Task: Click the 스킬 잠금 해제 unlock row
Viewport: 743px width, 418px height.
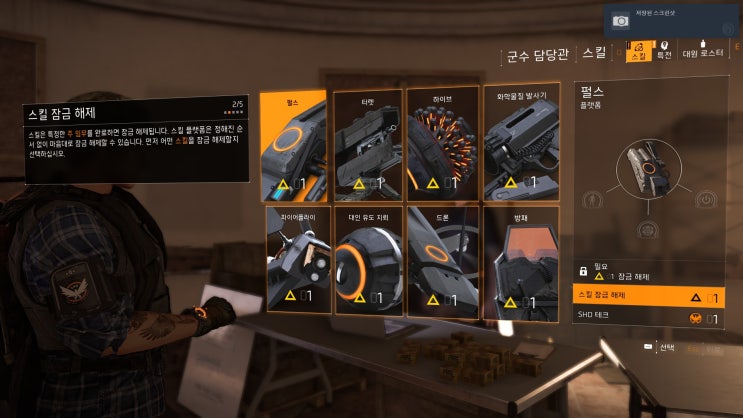Action: tap(648, 297)
